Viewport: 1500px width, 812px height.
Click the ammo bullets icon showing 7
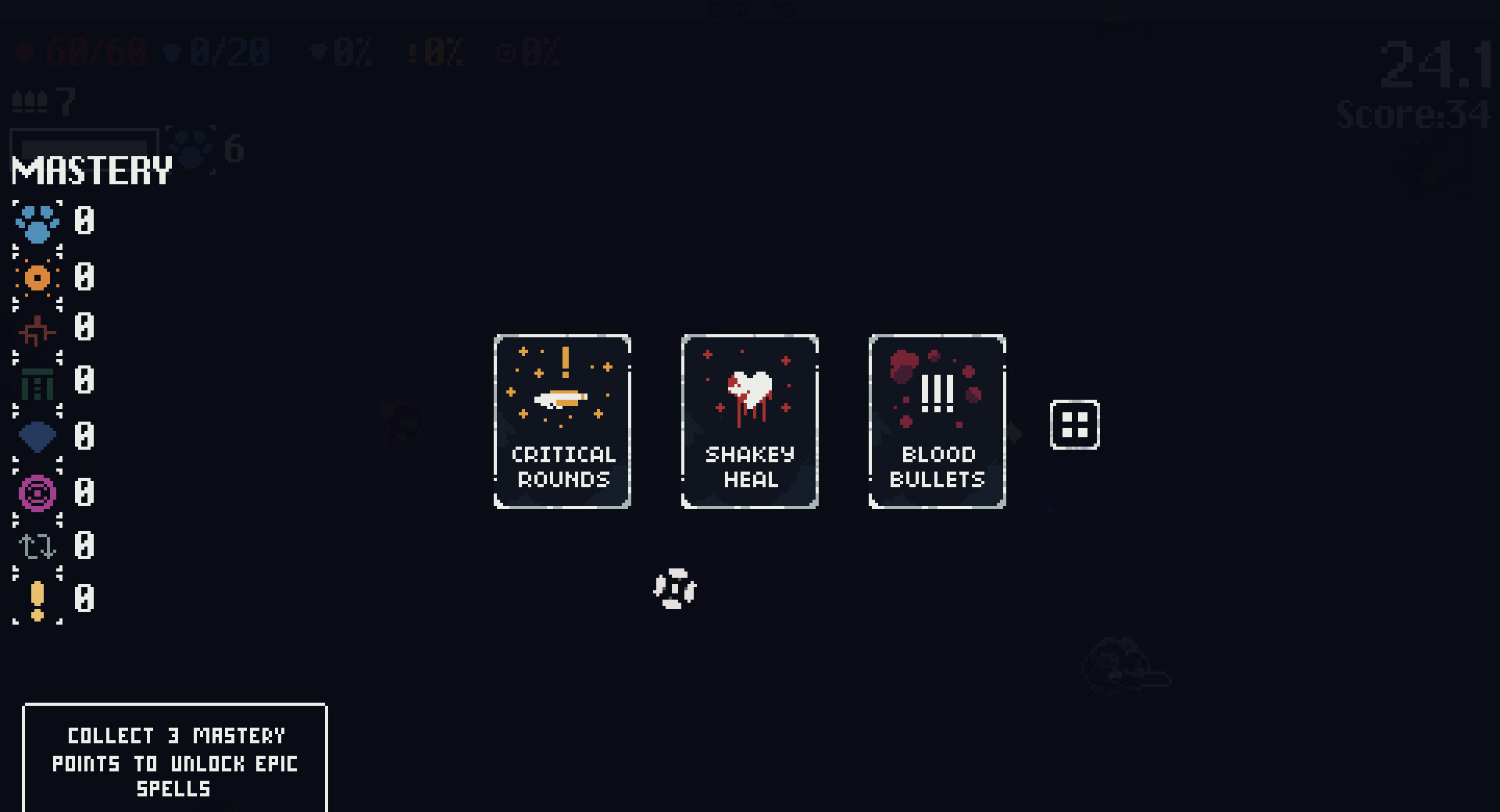(30, 101)
